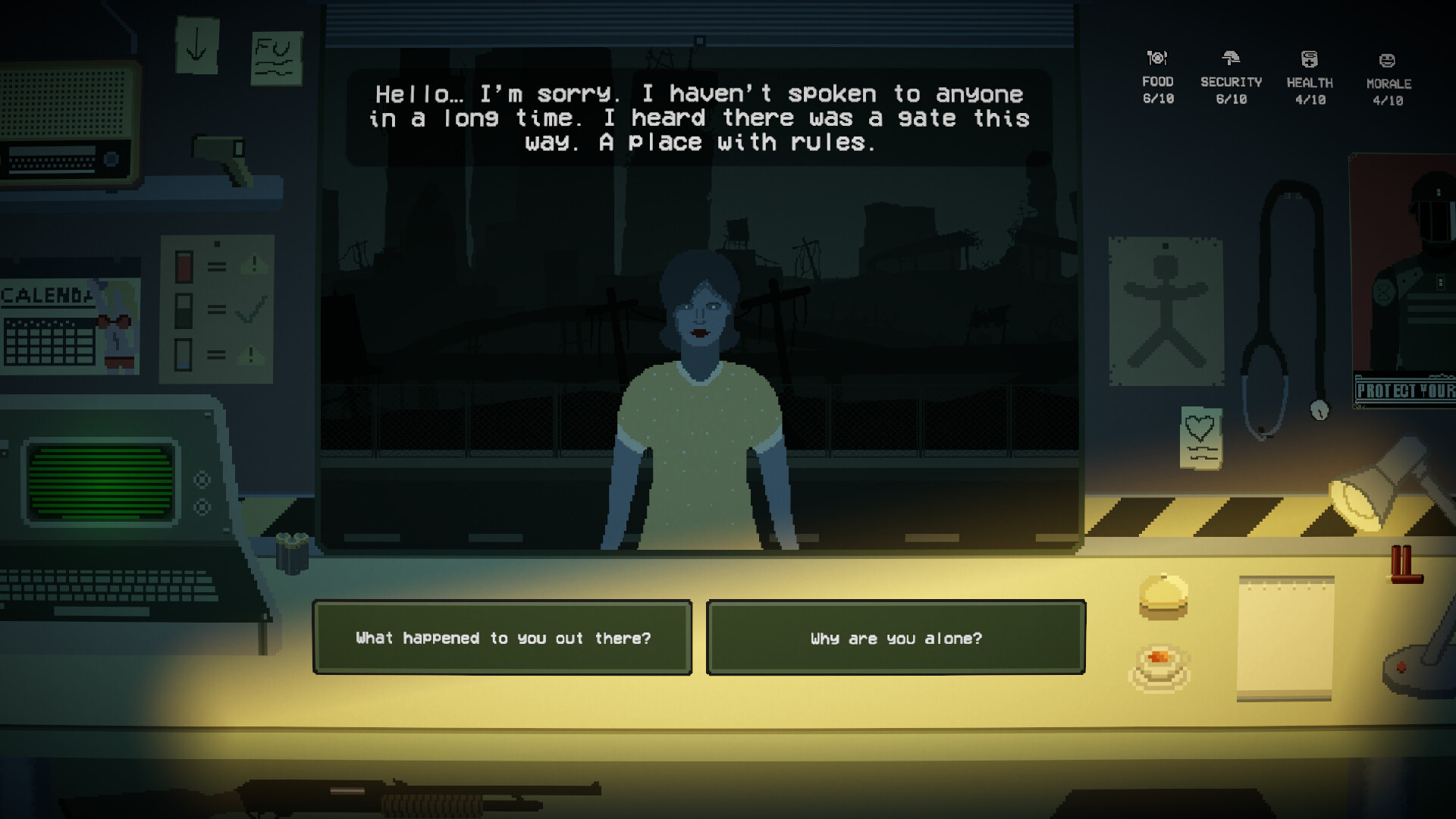Screen dimensions: 1456x819
Task: Pick up the thermometer gun
Action: pos(220,152)
